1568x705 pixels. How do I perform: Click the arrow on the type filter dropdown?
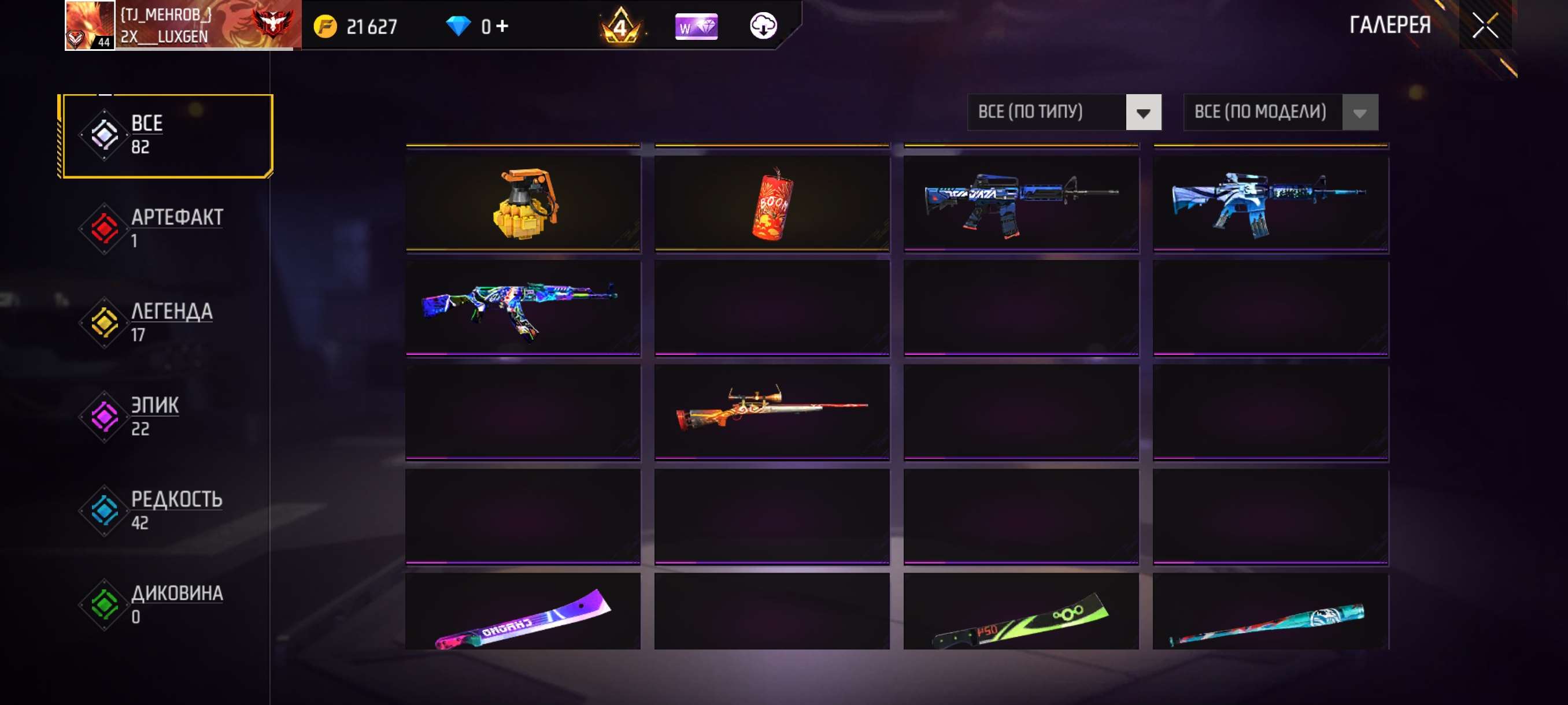click(x=1143, y=113)
